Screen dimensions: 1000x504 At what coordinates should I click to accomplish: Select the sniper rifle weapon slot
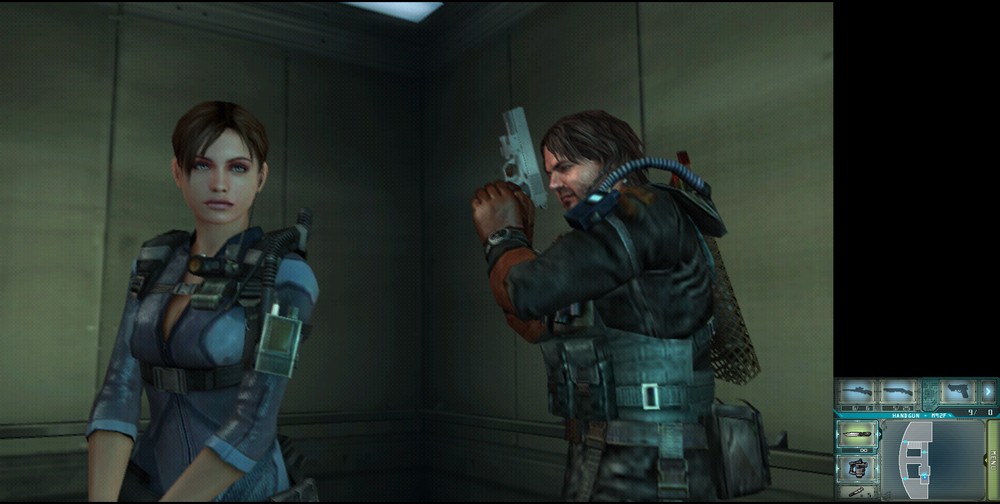tap(856, 392)
